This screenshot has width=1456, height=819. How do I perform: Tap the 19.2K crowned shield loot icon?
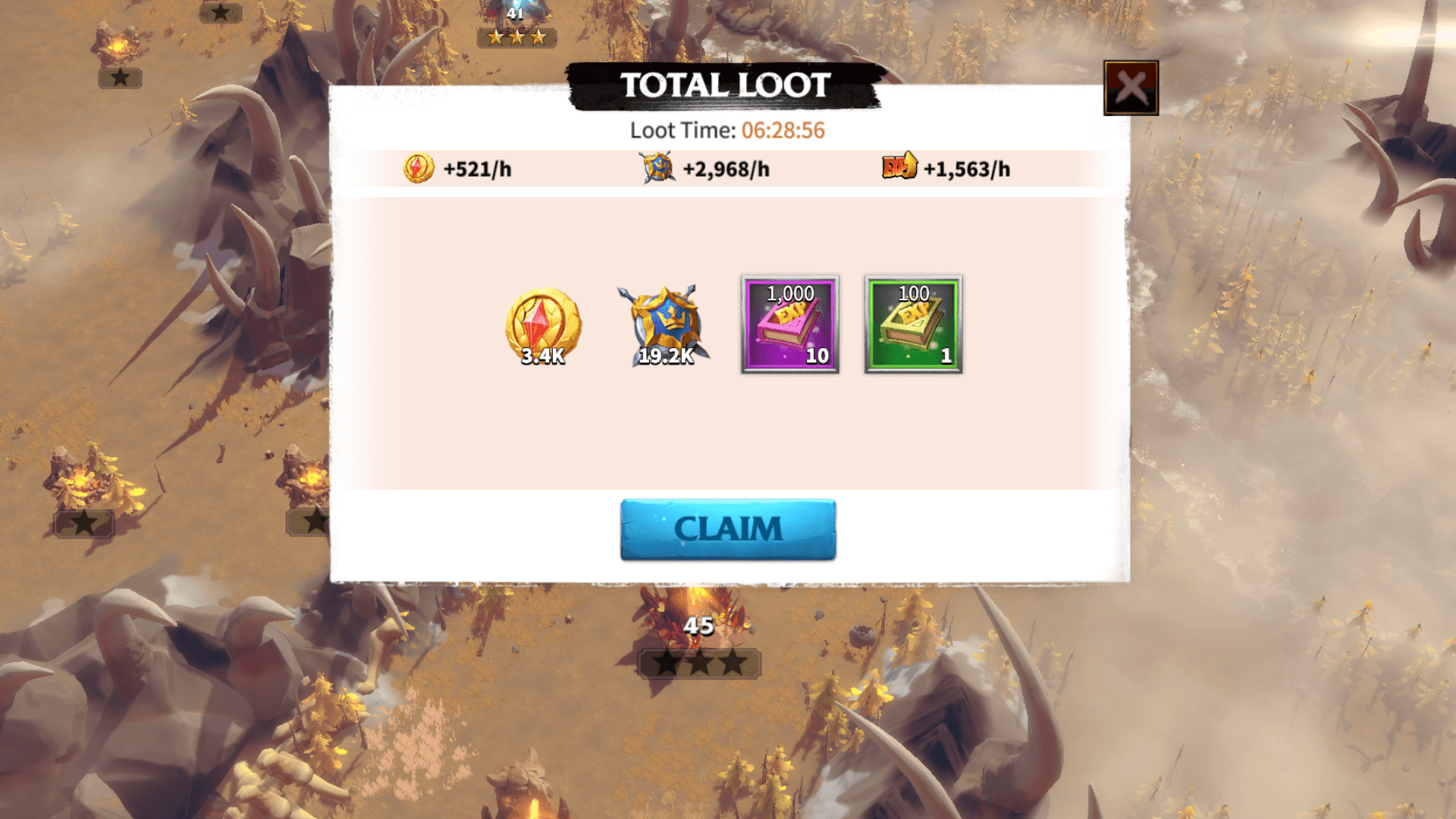665,326
